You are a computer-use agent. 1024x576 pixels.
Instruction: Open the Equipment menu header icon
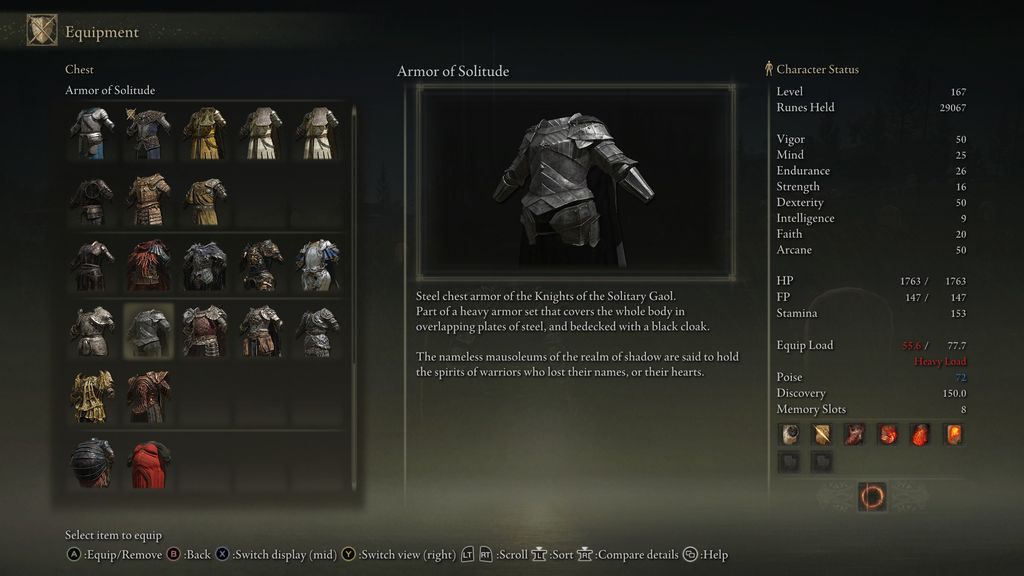[x=42, y=31]
